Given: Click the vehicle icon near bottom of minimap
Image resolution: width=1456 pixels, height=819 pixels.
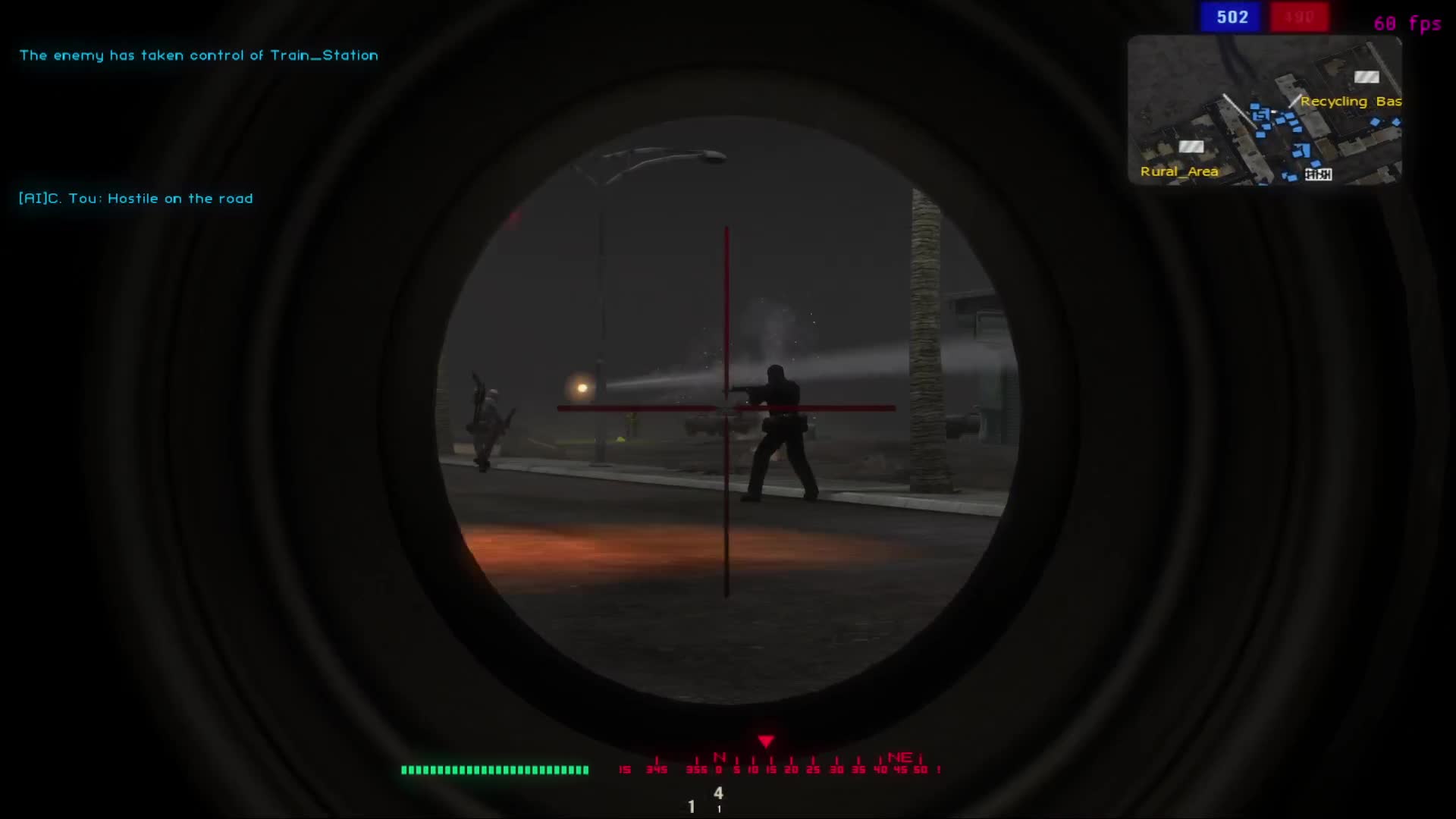Looking at the screenshot, I should click(x=1318, y=176).
